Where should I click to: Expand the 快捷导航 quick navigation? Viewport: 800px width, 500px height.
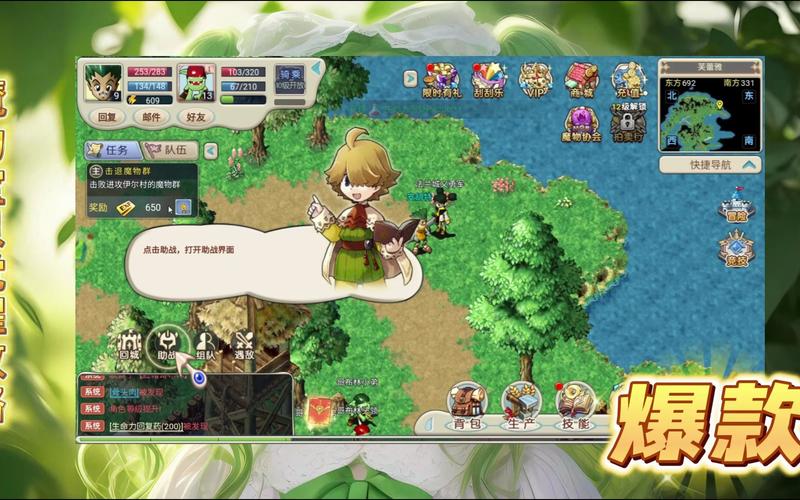coord(710,164)
